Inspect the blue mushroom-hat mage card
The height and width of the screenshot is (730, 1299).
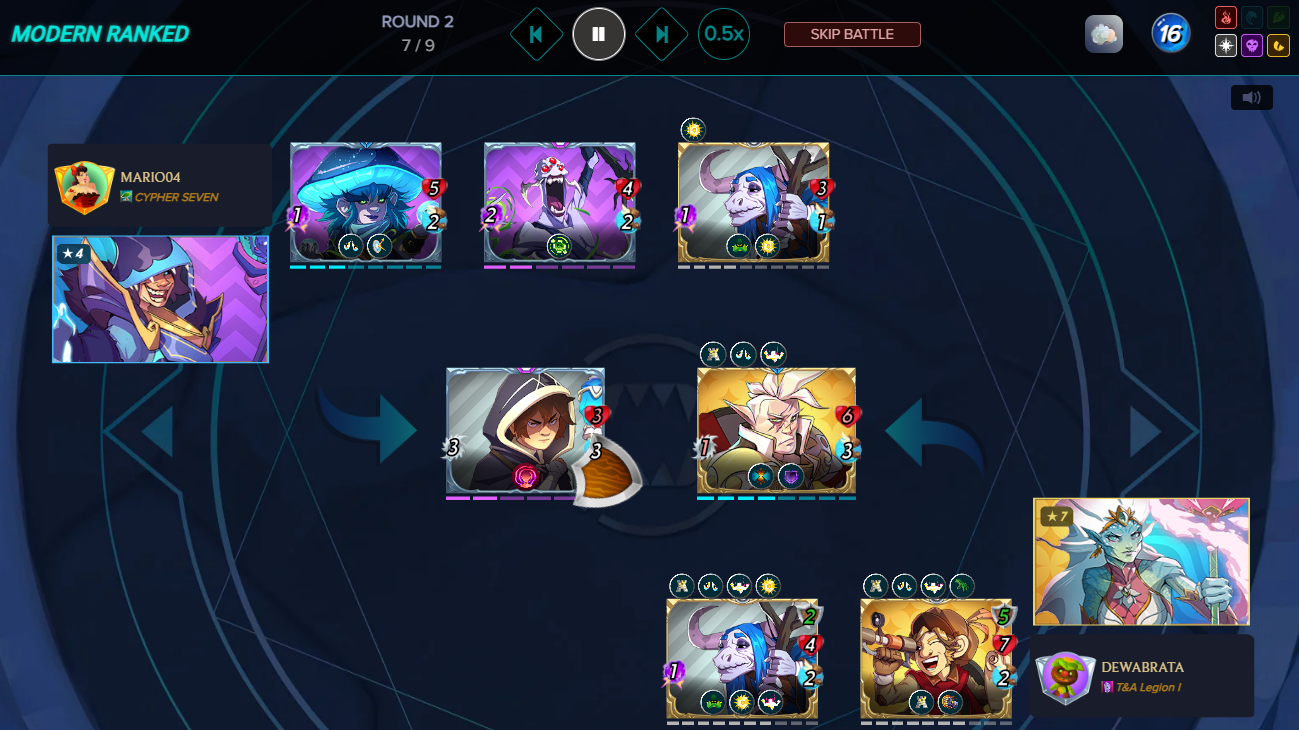tap(365, 202)
